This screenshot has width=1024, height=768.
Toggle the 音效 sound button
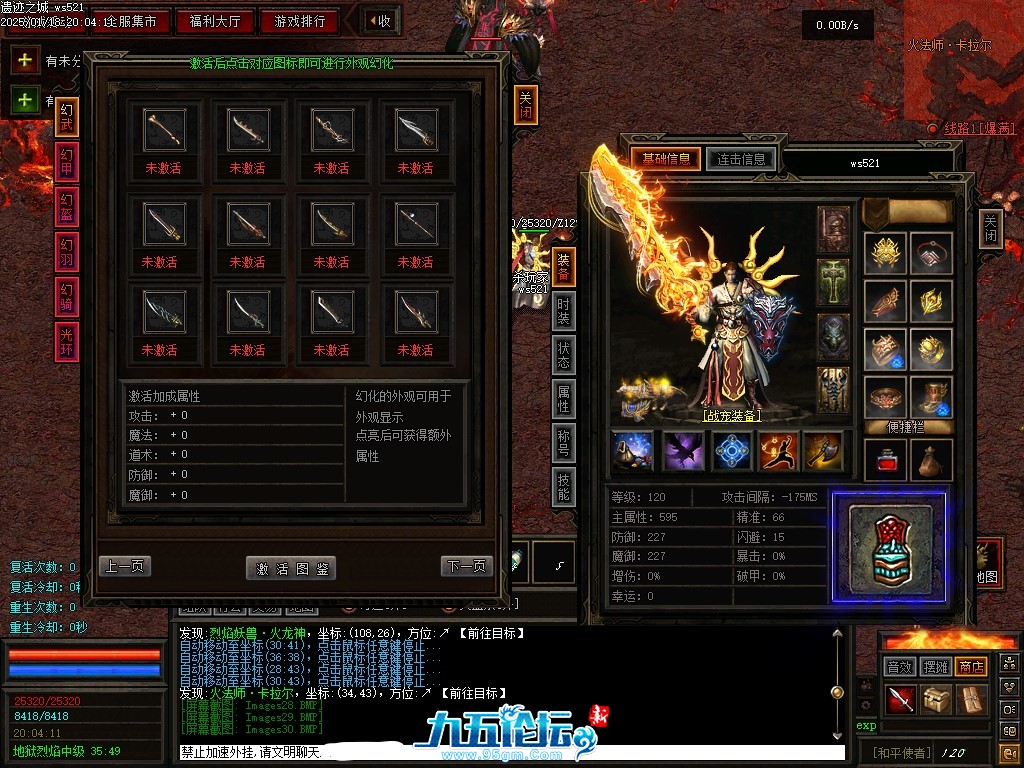pos(900,667)
